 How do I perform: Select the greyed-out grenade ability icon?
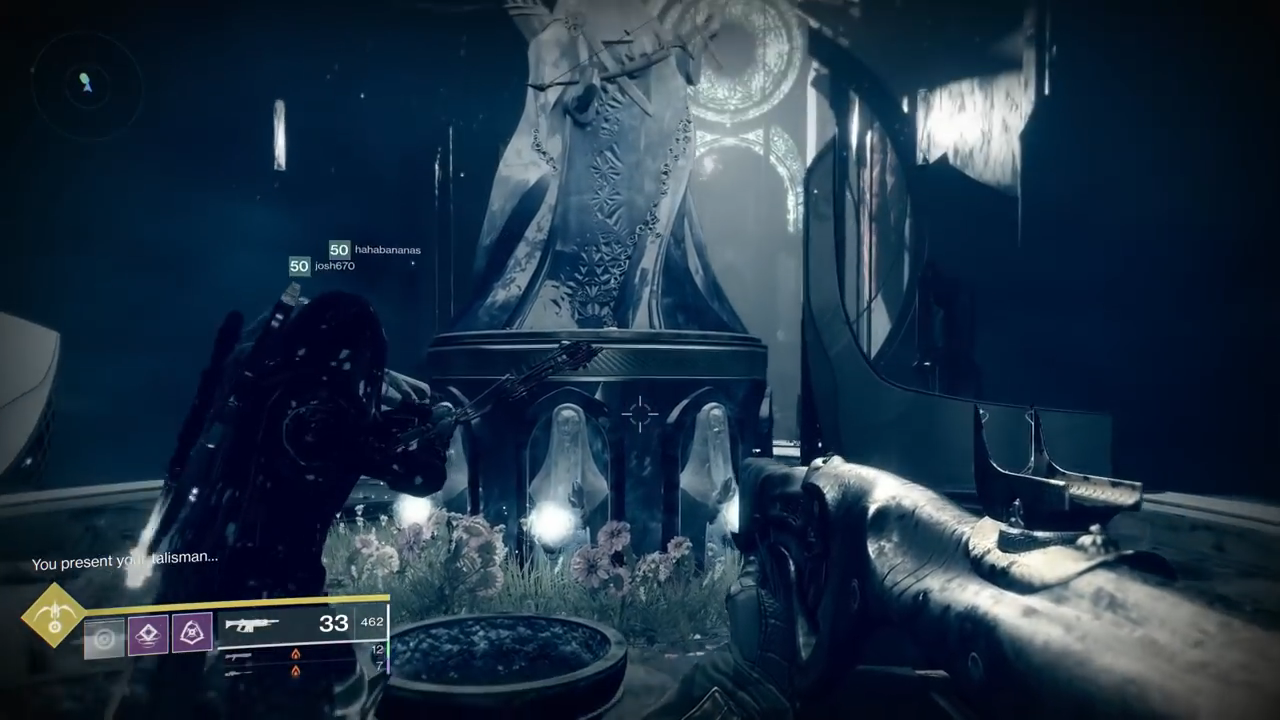point(104,637)
